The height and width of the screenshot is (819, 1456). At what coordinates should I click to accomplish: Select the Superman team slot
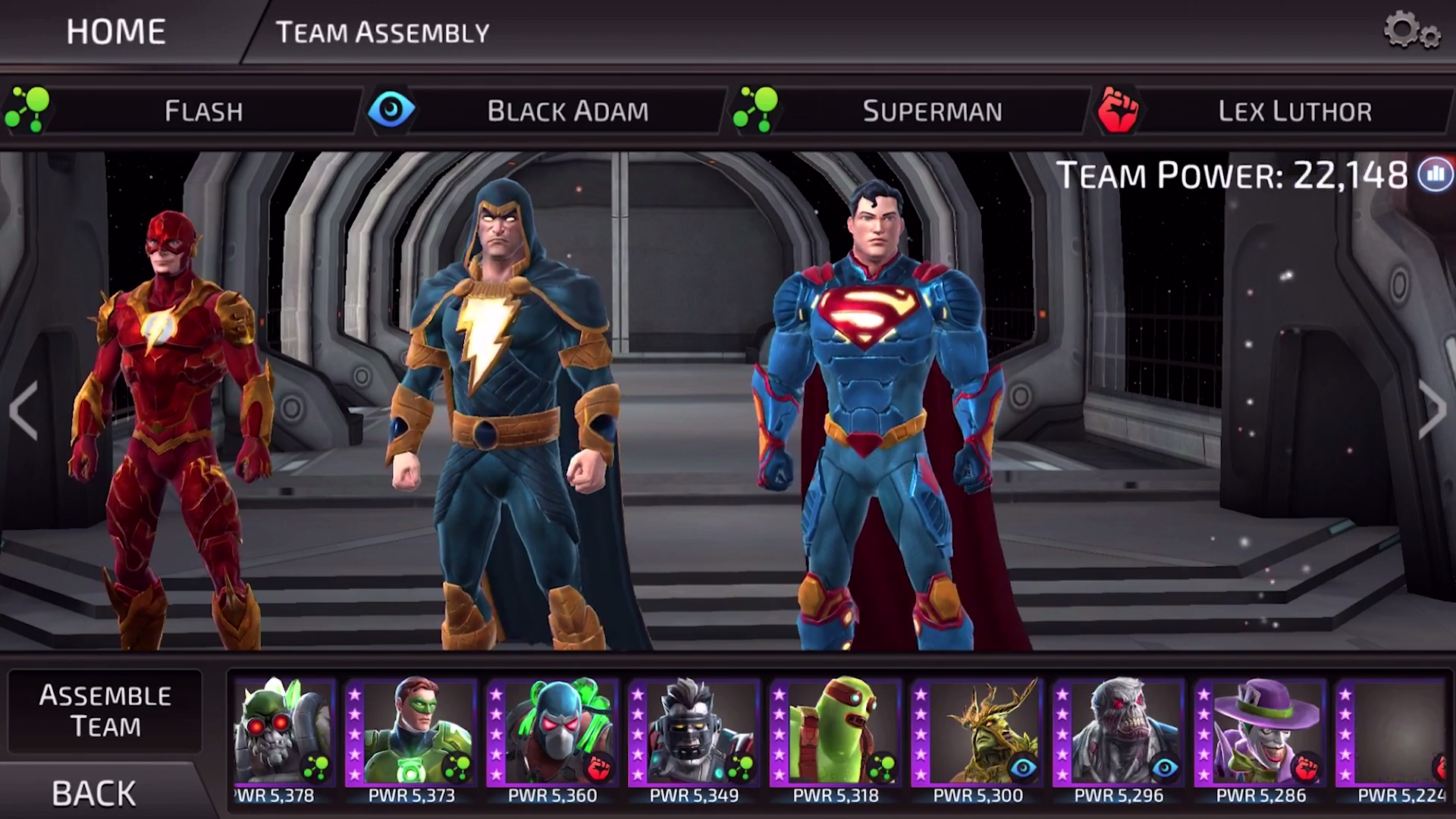pyautogui.click(x=931, y=111)
